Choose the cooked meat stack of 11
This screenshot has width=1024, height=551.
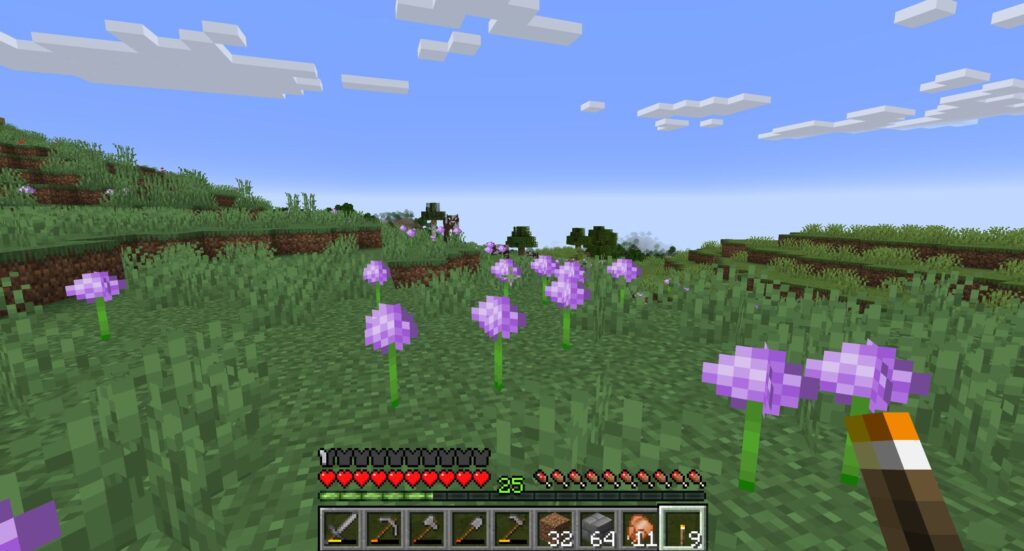click(642, 528)
